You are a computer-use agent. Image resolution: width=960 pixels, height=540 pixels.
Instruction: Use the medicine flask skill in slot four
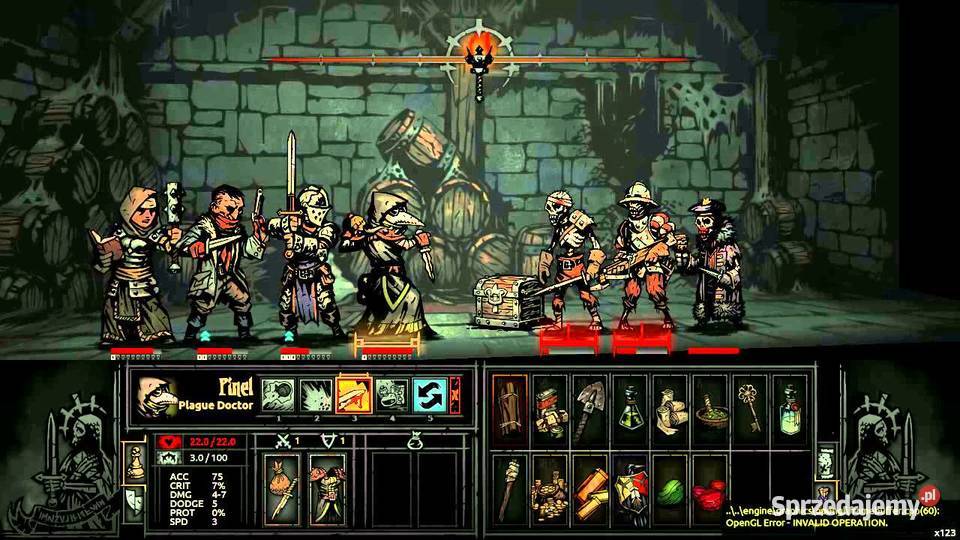pos(391,394)
